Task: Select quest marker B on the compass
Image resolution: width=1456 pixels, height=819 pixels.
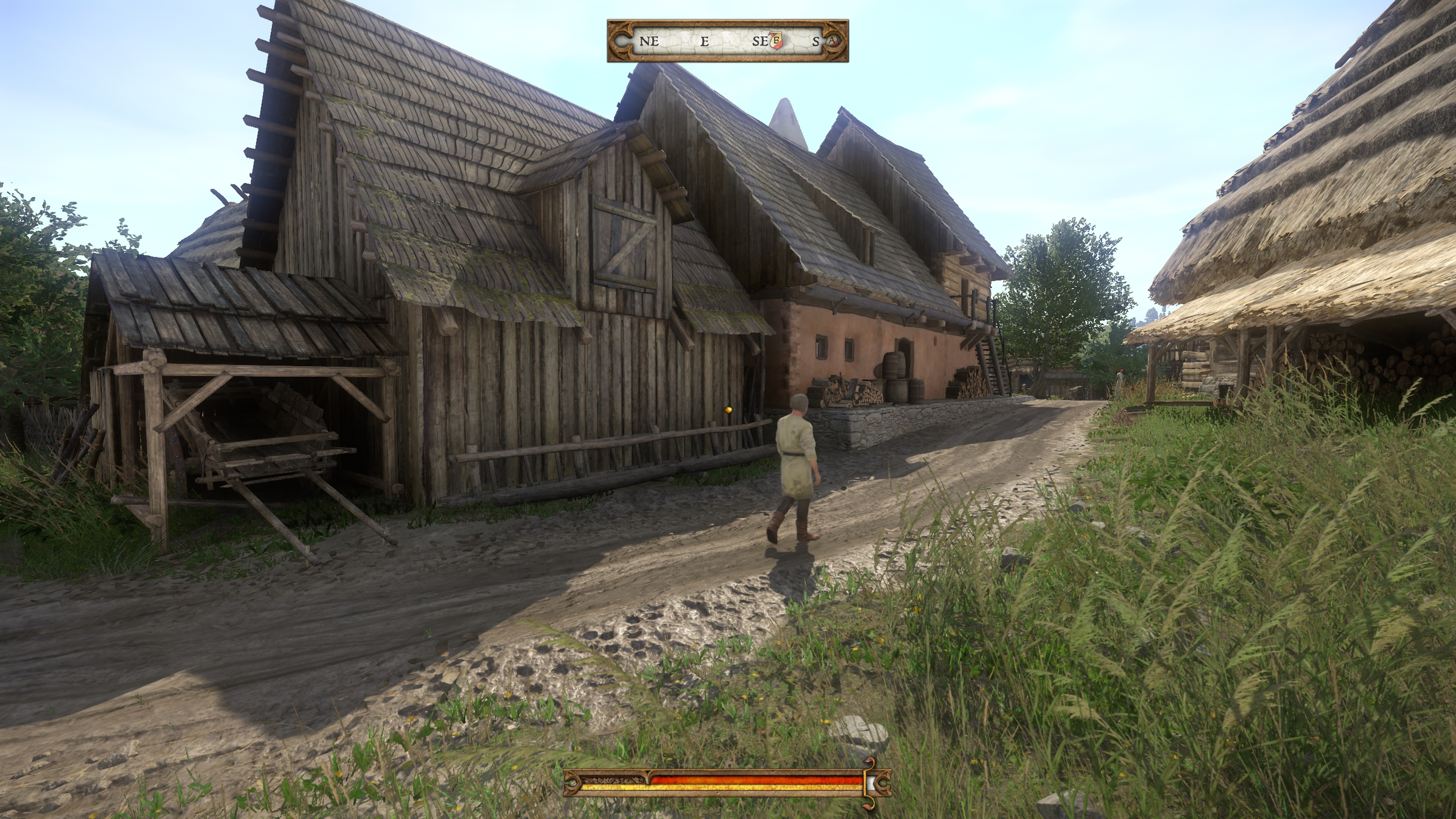Action: [777, 41]
